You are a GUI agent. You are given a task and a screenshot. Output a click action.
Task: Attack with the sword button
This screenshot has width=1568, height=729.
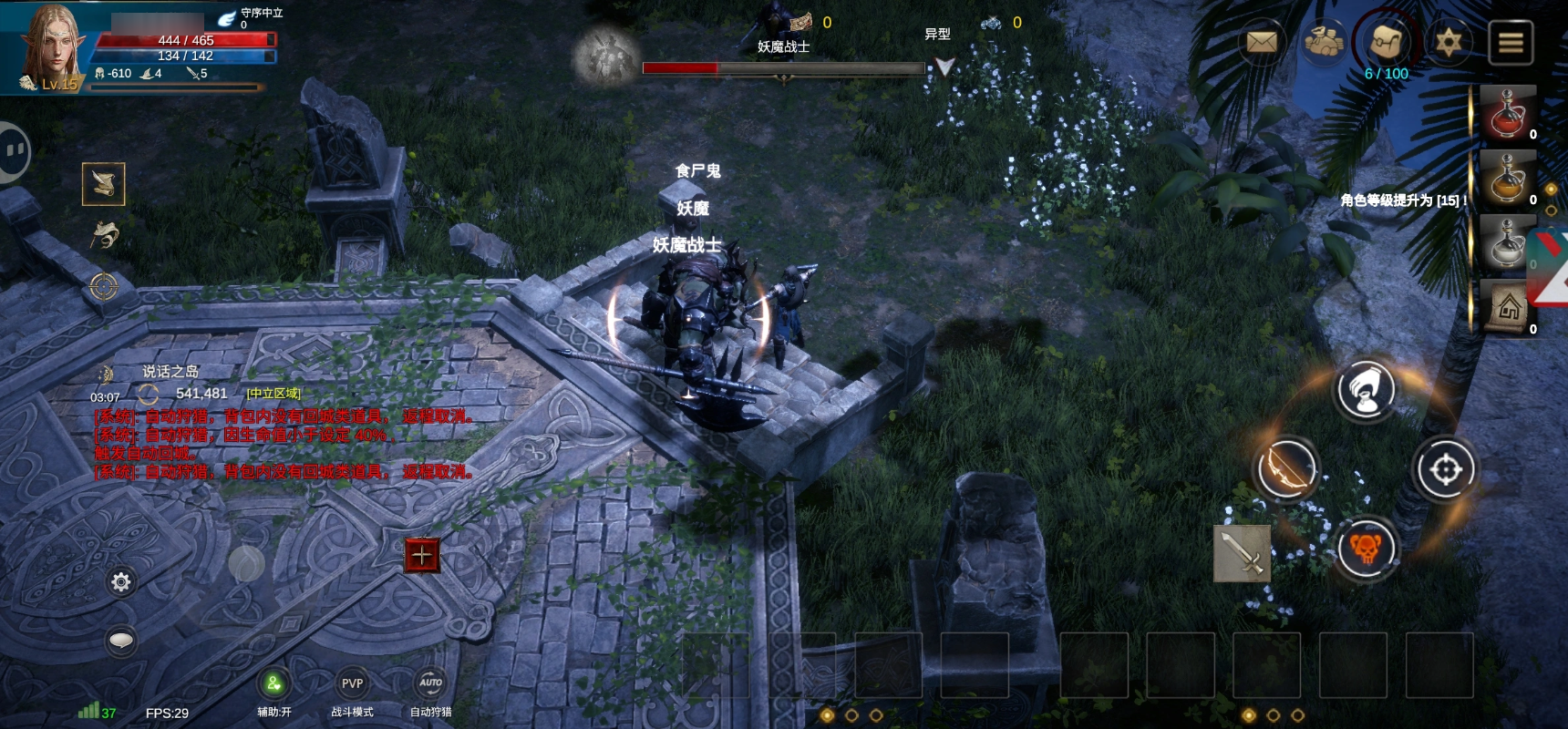(x=1242, y=552)
